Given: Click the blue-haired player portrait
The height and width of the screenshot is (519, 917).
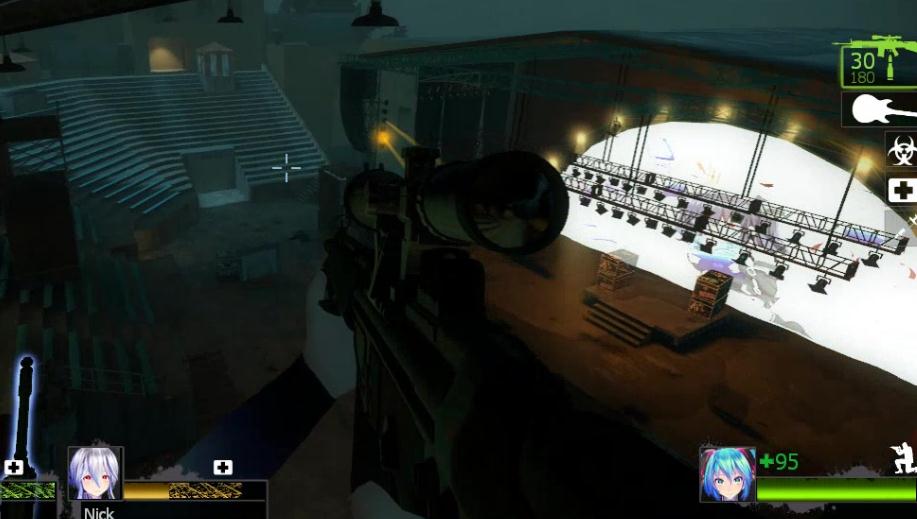Looking at the screenshot, I should pos(727,474).
